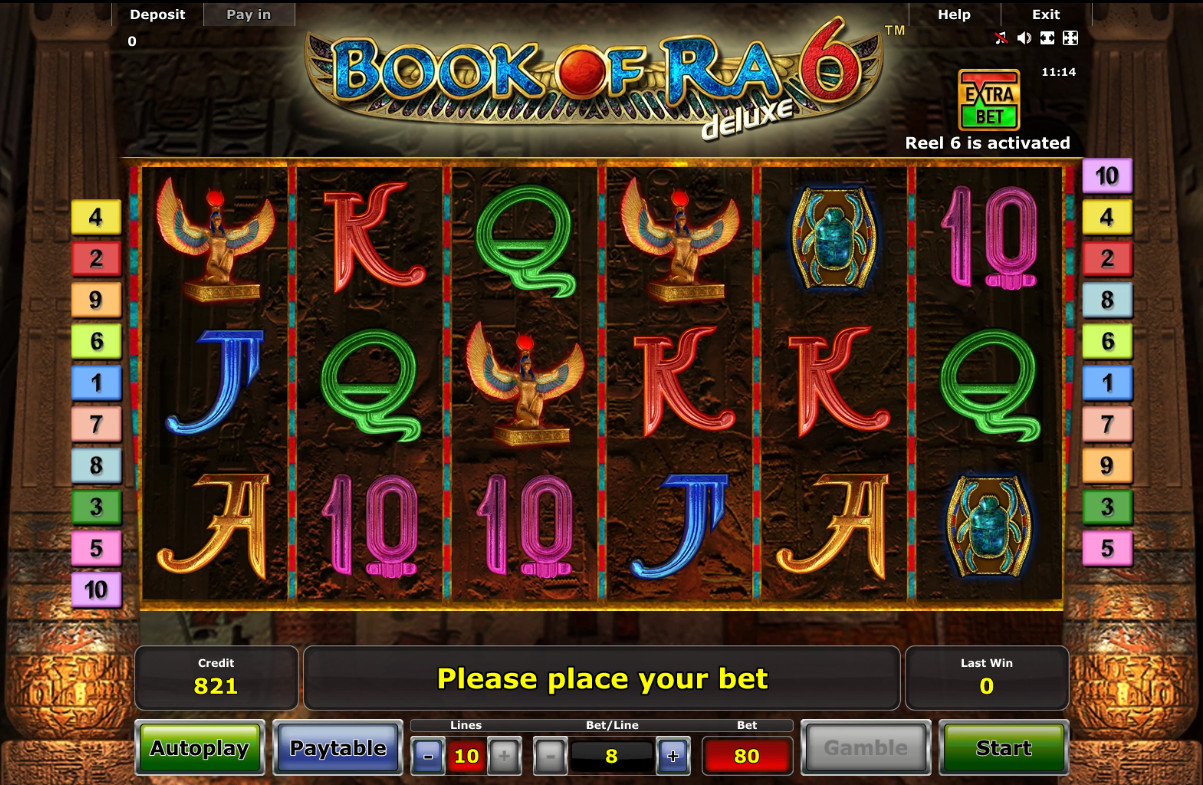The width and height of the screenshot is (1203, 785).
Task: Select the Pay in tab
Action: pos(249,14)
